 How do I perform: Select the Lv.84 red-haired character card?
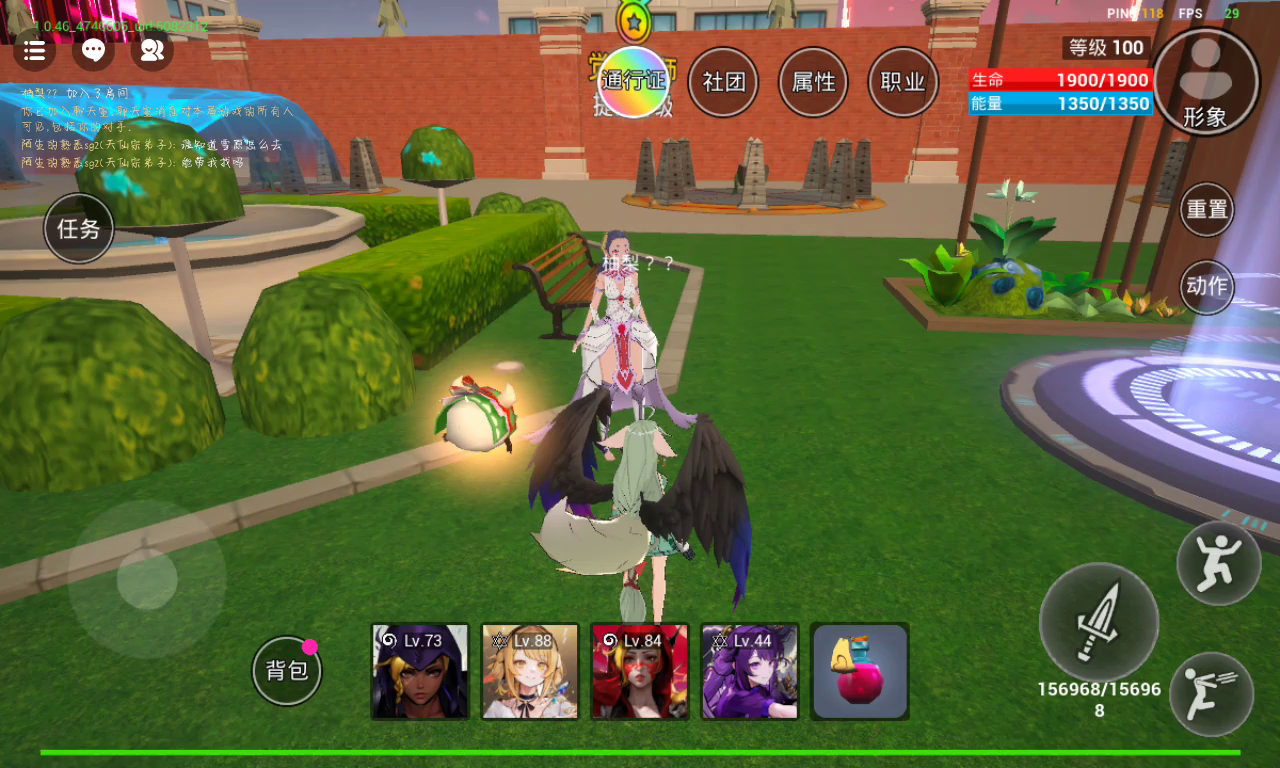(640, 672)
